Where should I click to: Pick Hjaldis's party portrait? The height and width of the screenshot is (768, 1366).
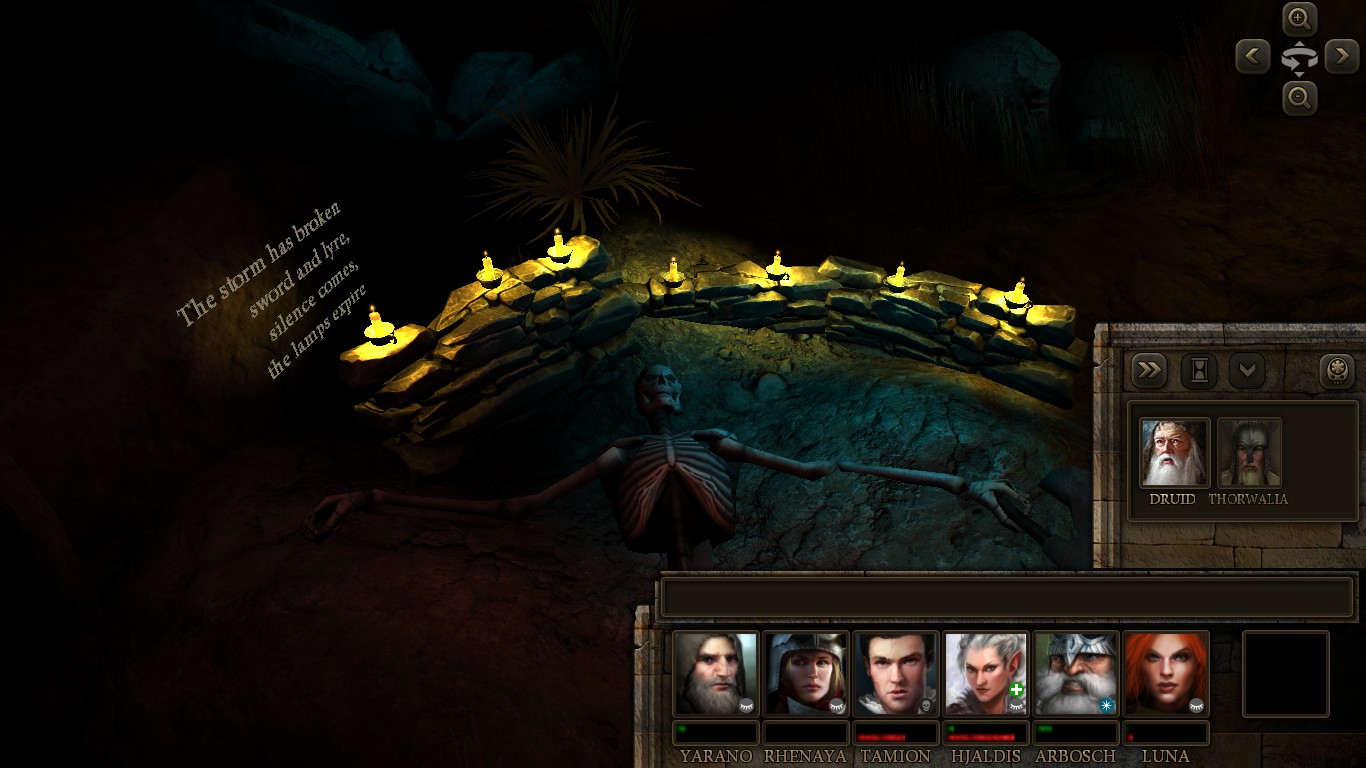point(985,673)
